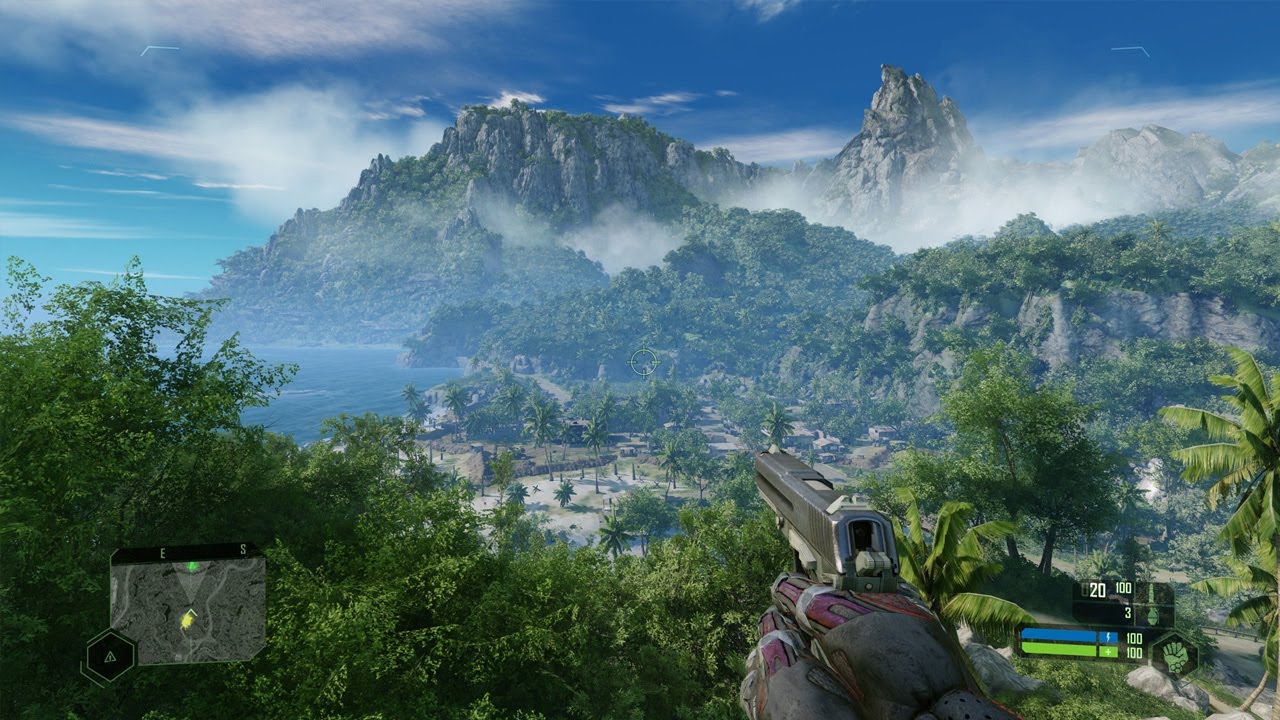Select the fist suit-mode hexagon icon
Screen dimensions: 1280x720
pyautogui.click(x=1174, y=657)
